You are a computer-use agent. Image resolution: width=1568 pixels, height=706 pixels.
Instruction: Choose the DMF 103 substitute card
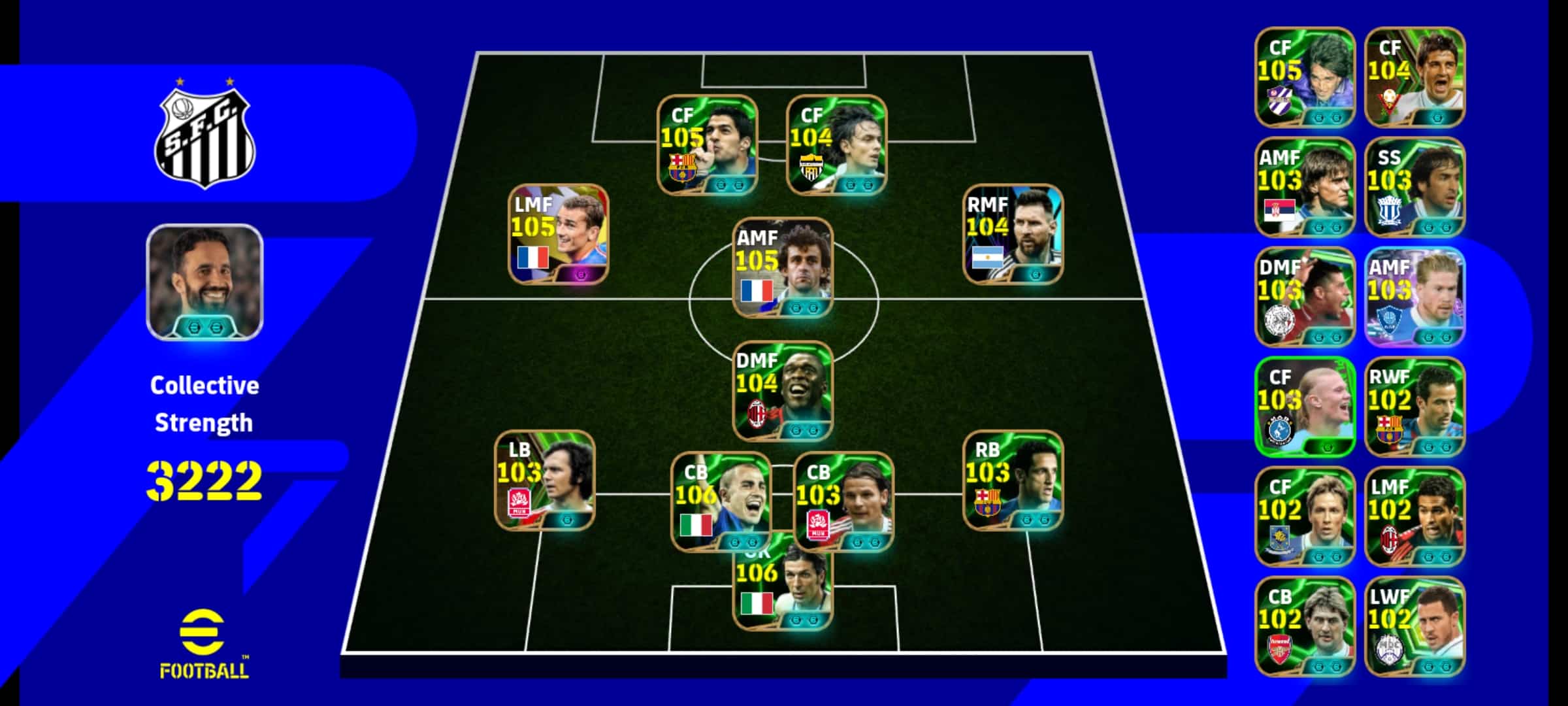click(x=1305, y=297)
